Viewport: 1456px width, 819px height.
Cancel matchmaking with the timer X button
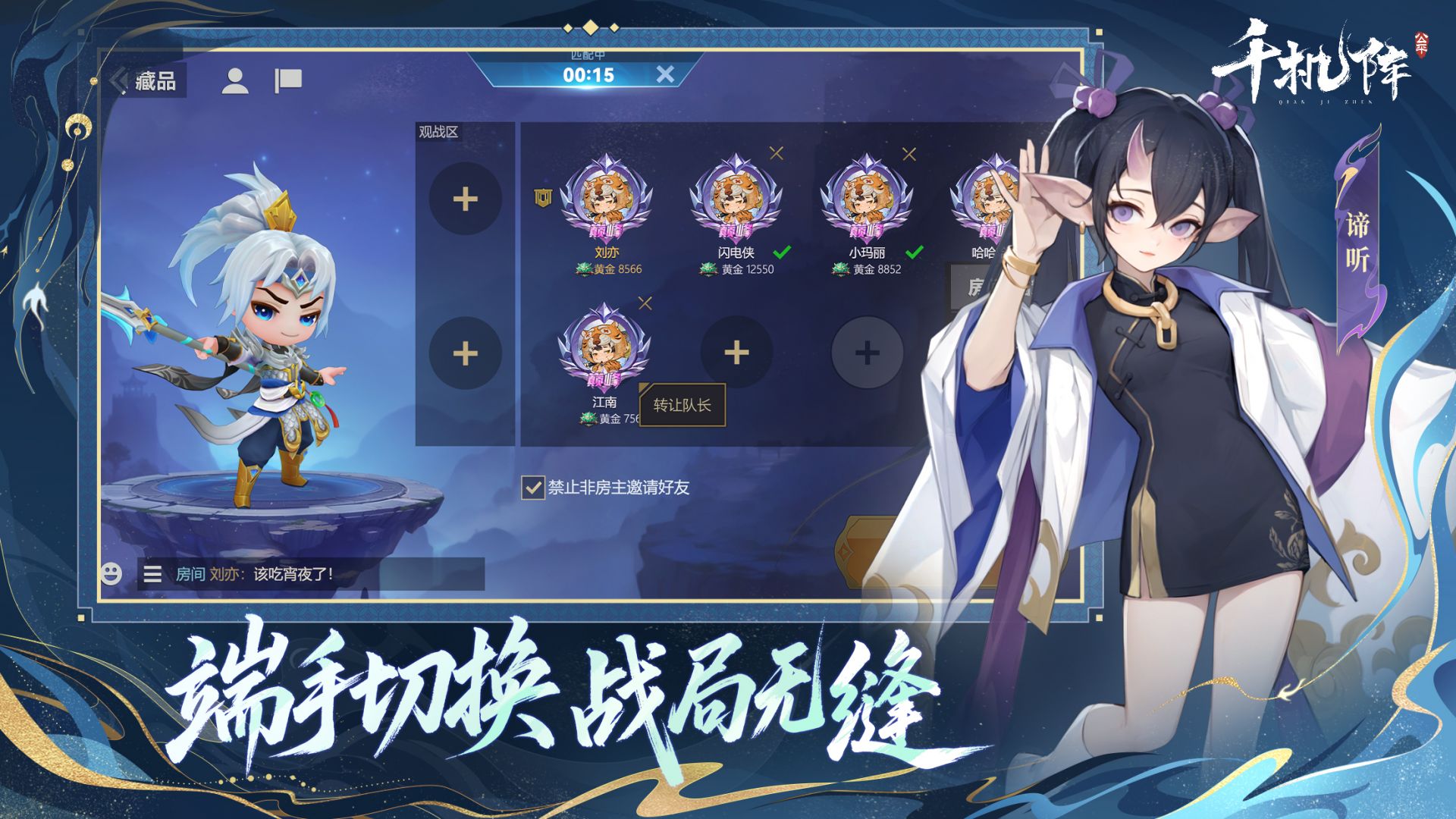pos(664,74)
